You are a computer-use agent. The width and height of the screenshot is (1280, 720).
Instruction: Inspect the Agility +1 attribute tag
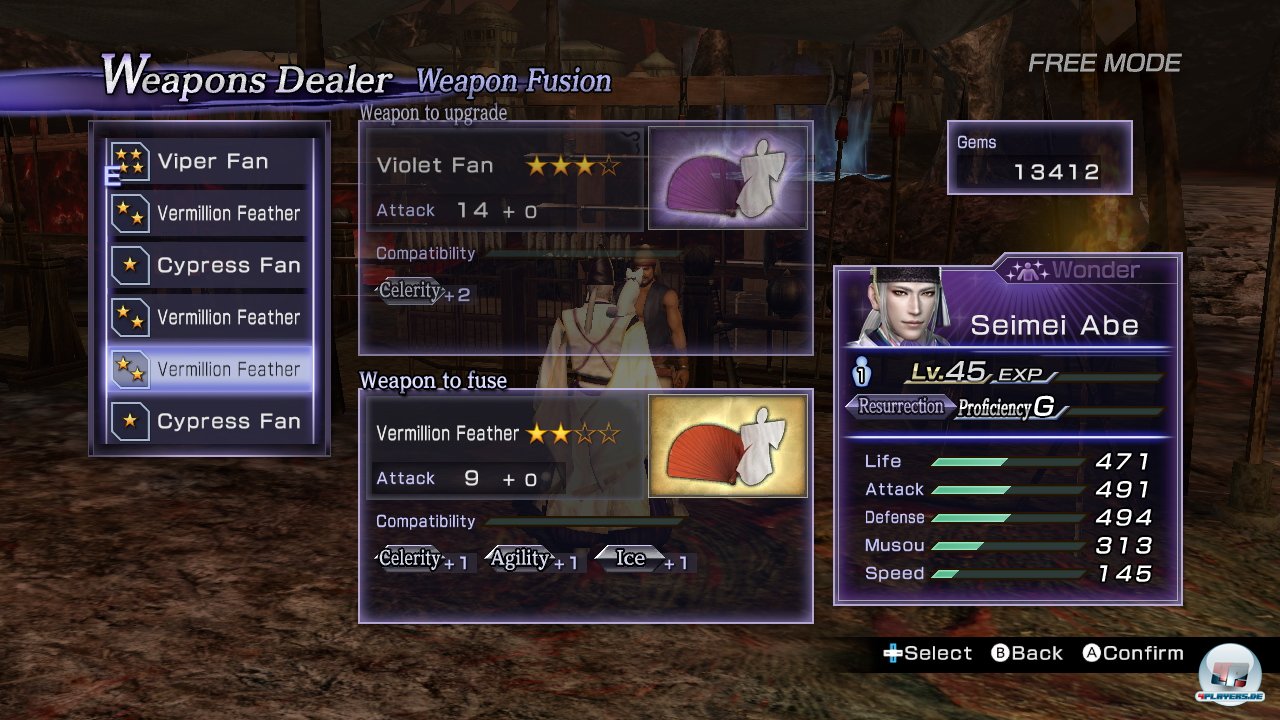click(x=531, y=559)
